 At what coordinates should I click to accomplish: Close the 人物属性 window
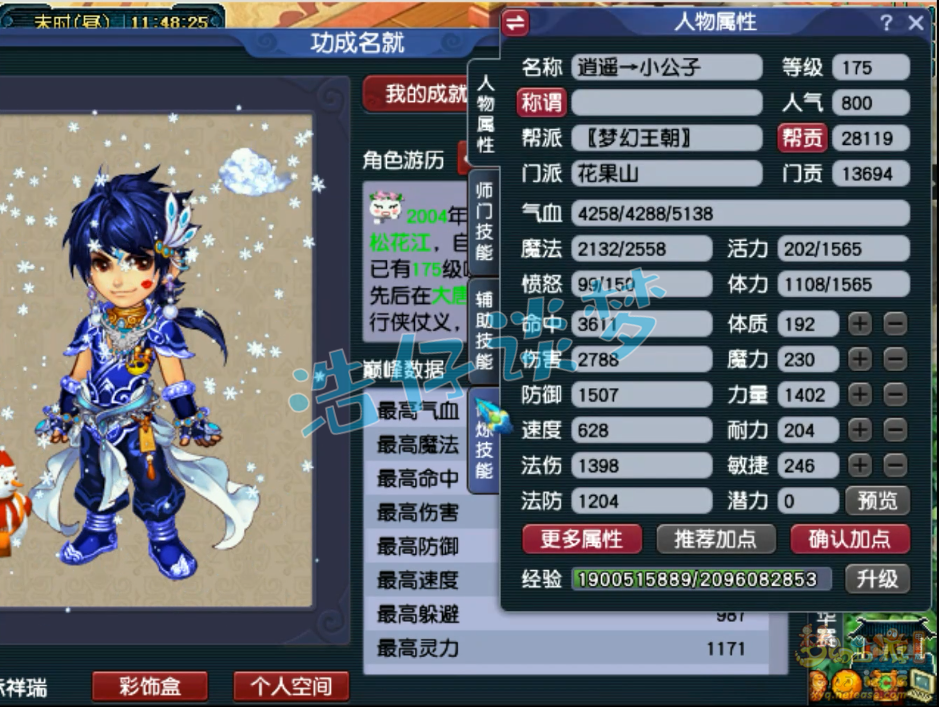click(x=915, y=23)
